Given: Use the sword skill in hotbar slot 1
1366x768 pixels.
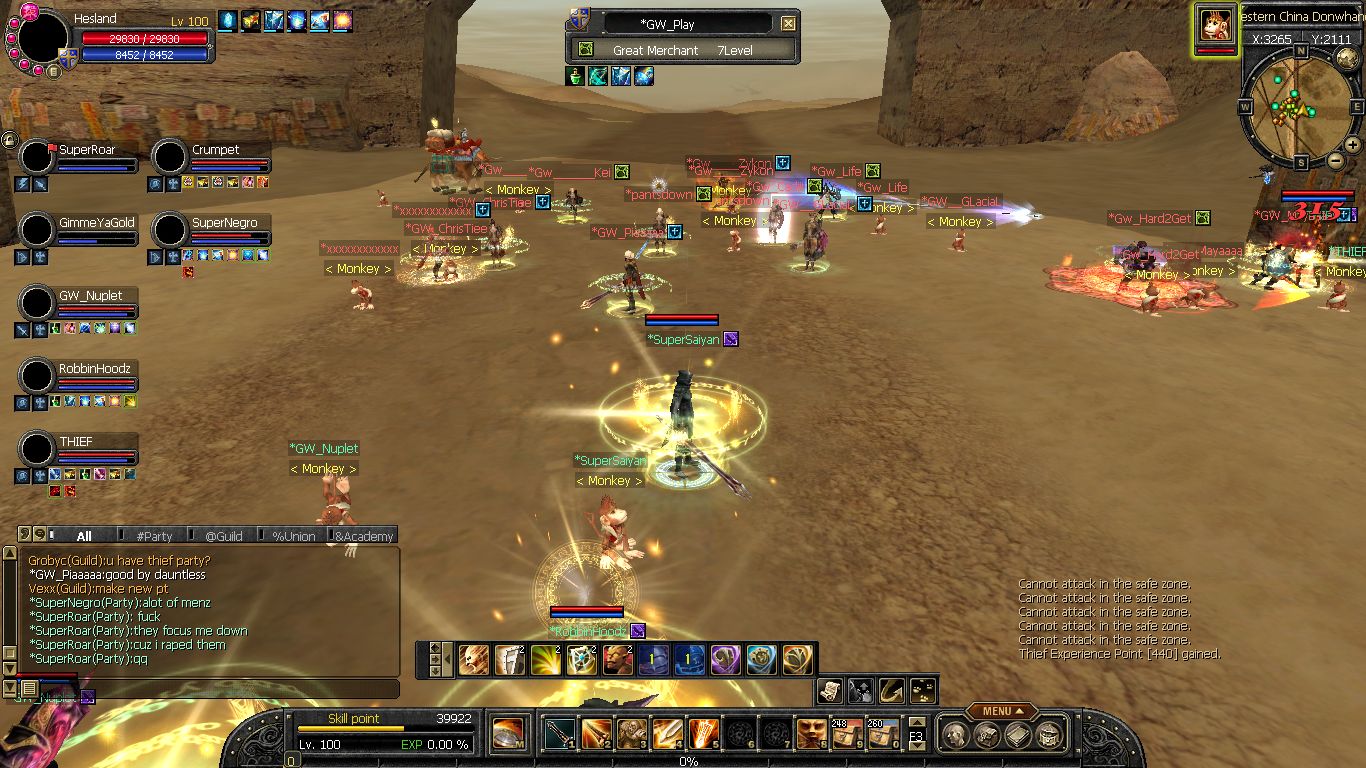Looking at the screenshot, I should (x=560, y=734).
